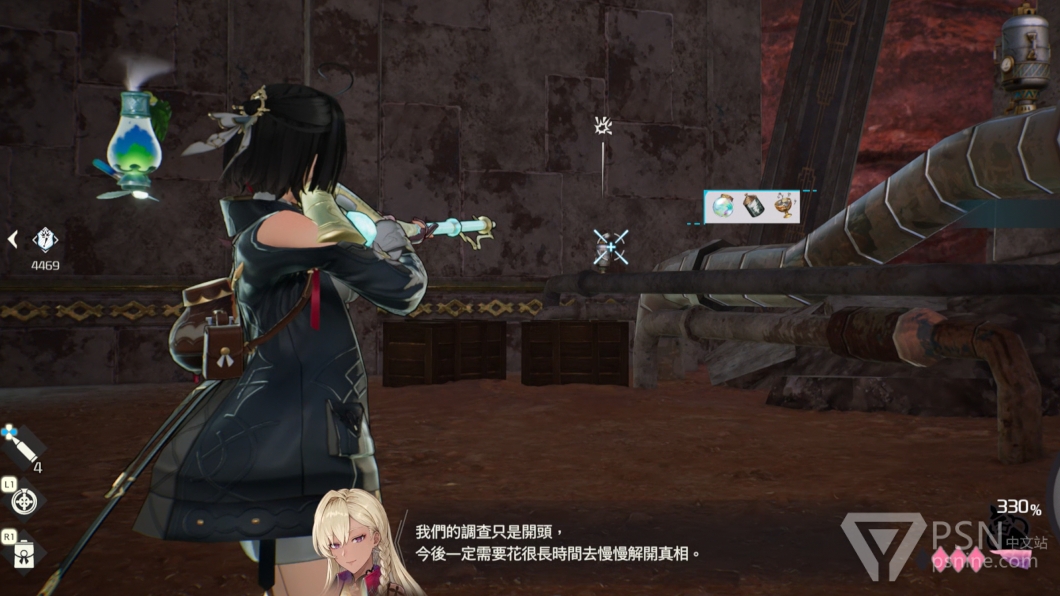The width and height of the screenshot is (1060, 596).
Task: Activate the crosshair targeting skill icon
Action: (24, 499)
